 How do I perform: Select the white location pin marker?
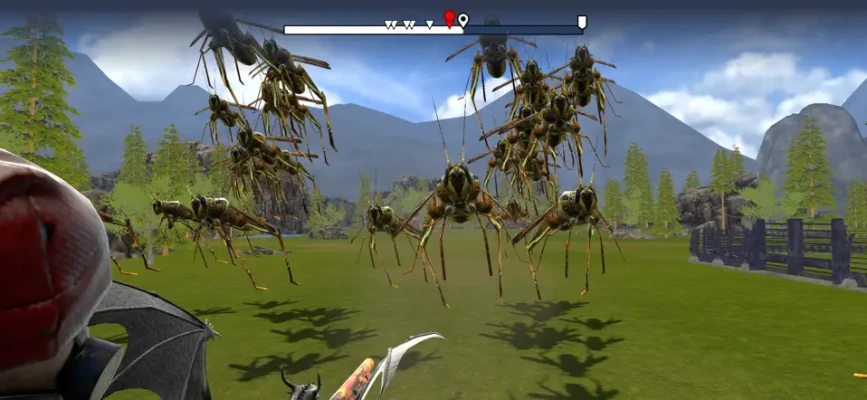click(463, 20)
